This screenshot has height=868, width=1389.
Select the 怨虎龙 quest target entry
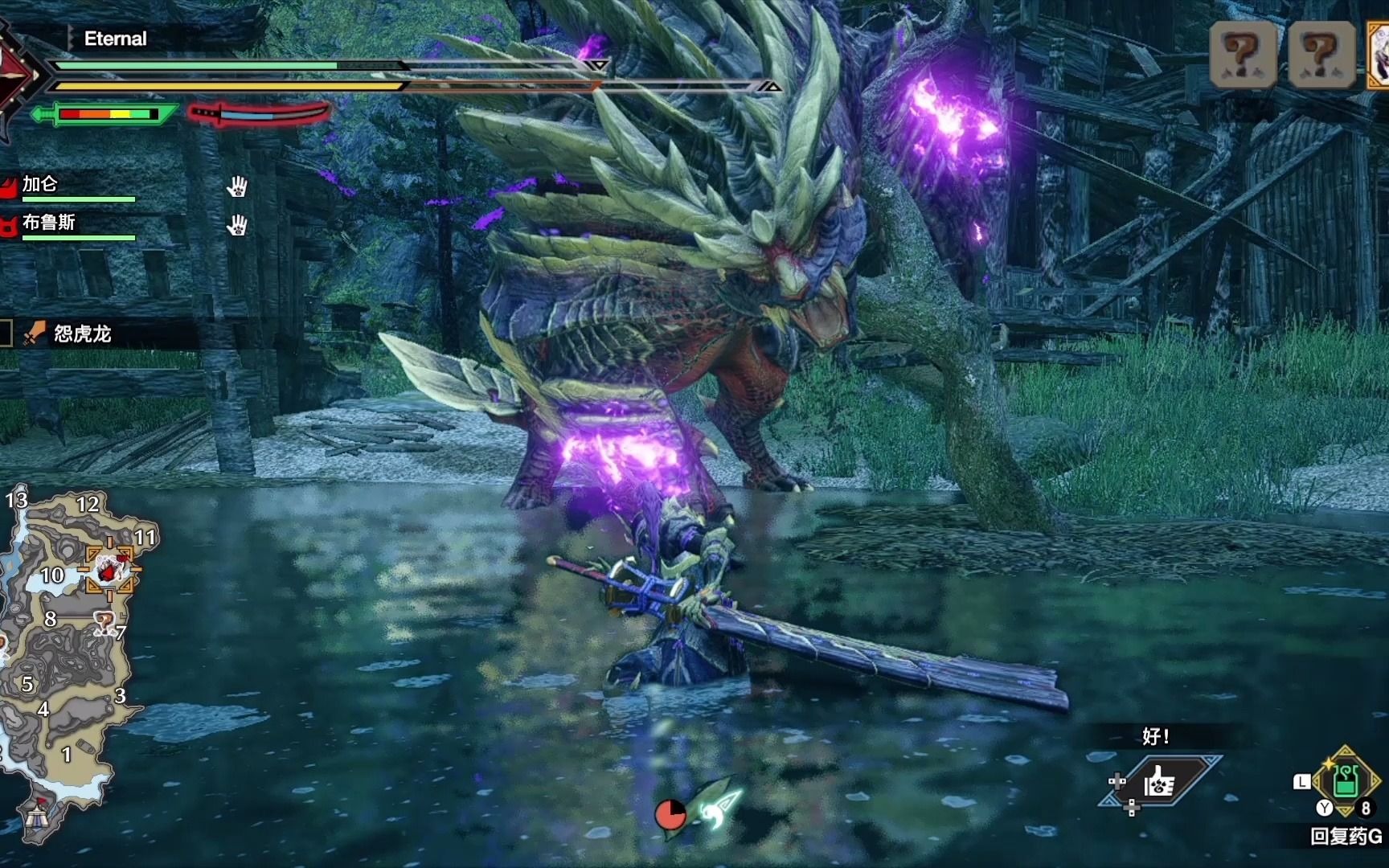pos(82,334)
